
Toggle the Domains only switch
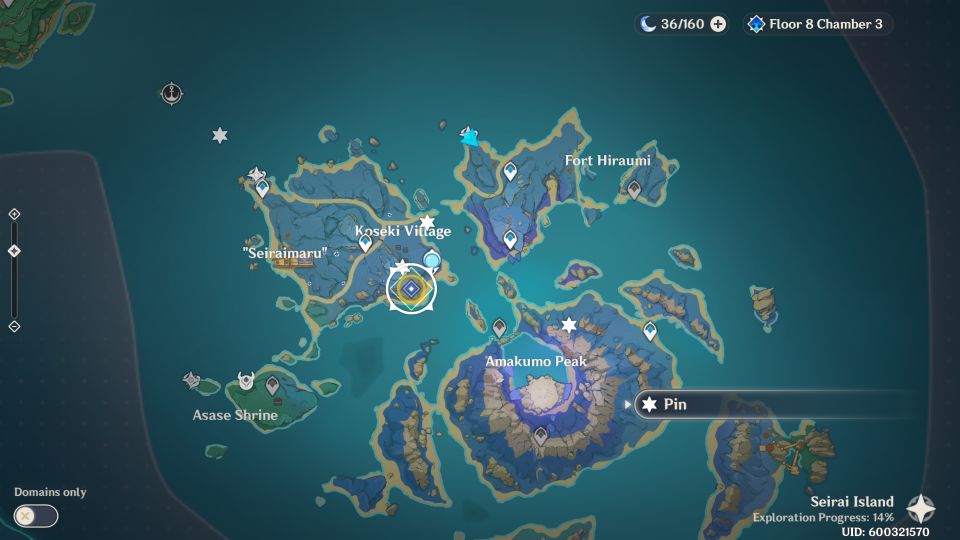point(36,516)
